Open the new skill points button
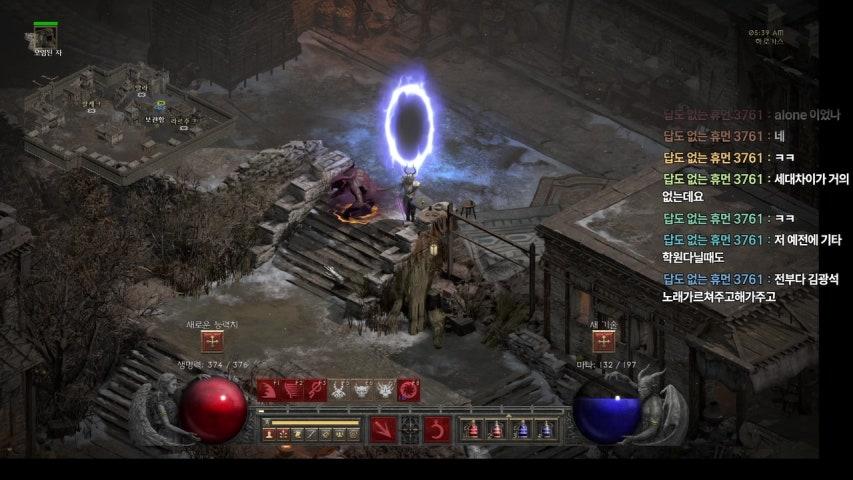This screenshot has height=480, width=853. pyautogui.click(x=603, y=342)
